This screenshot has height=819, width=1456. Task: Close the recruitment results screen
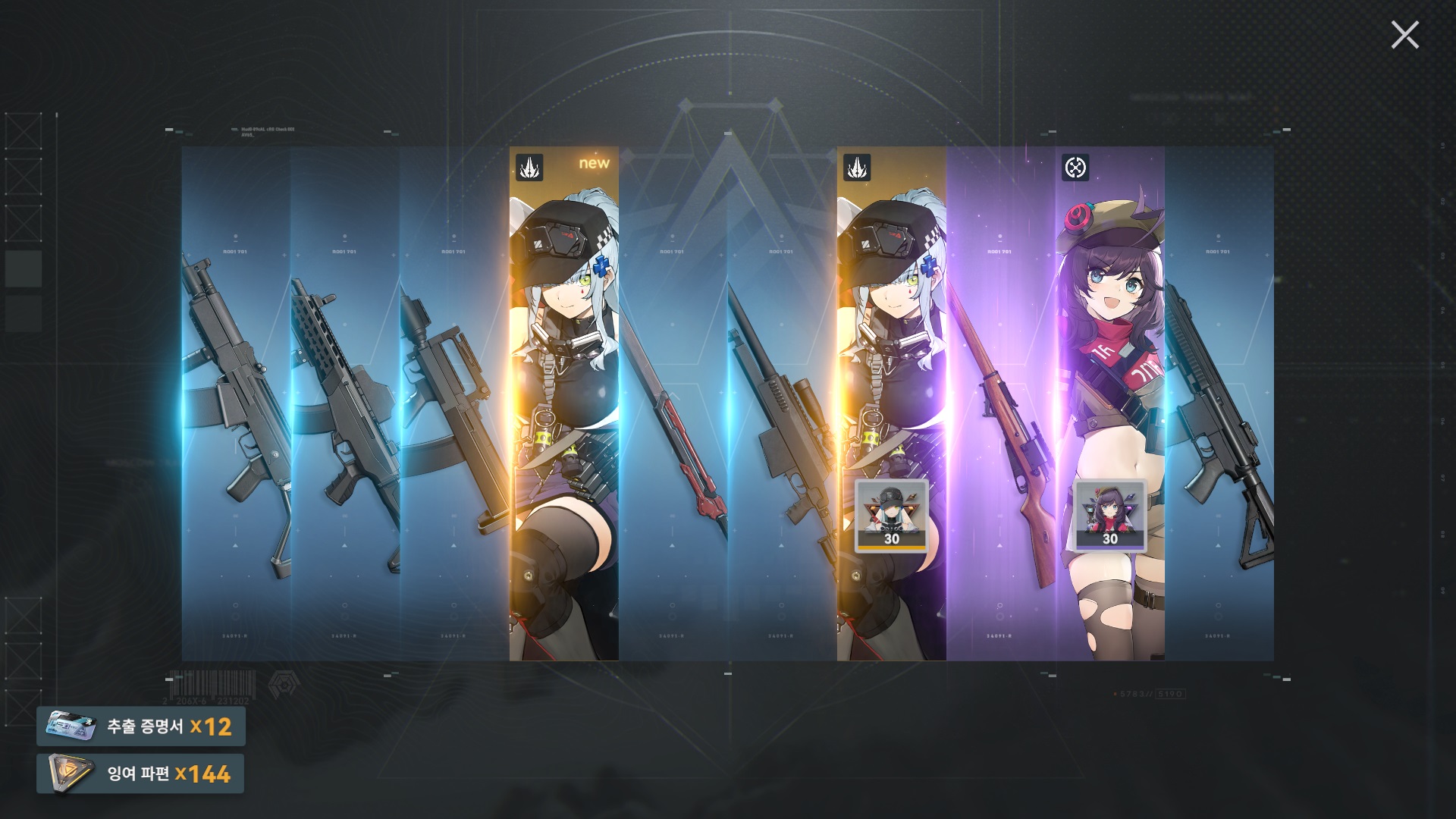coord(1404,35)
